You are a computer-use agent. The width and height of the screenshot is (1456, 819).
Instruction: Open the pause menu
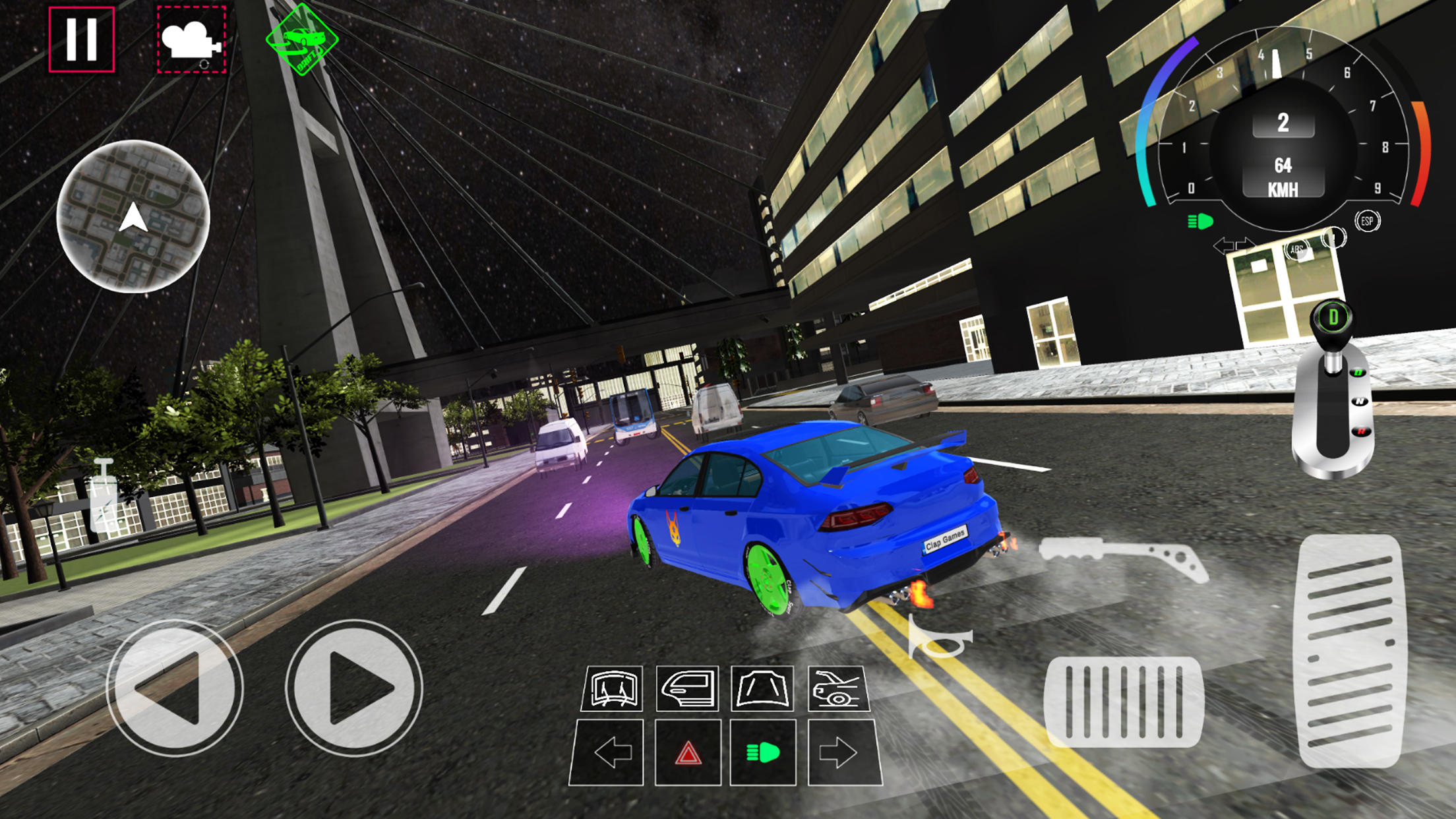(80, 40)
